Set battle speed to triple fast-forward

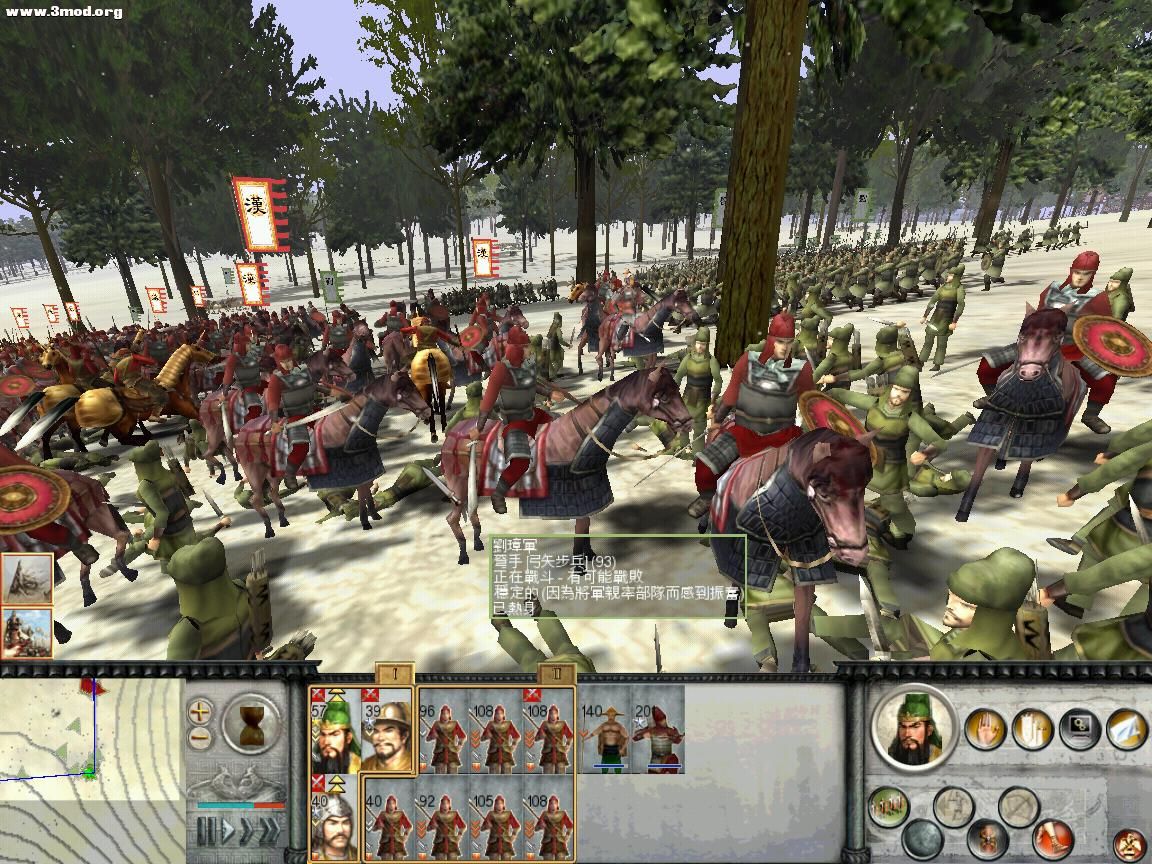[x=271, y=831]
